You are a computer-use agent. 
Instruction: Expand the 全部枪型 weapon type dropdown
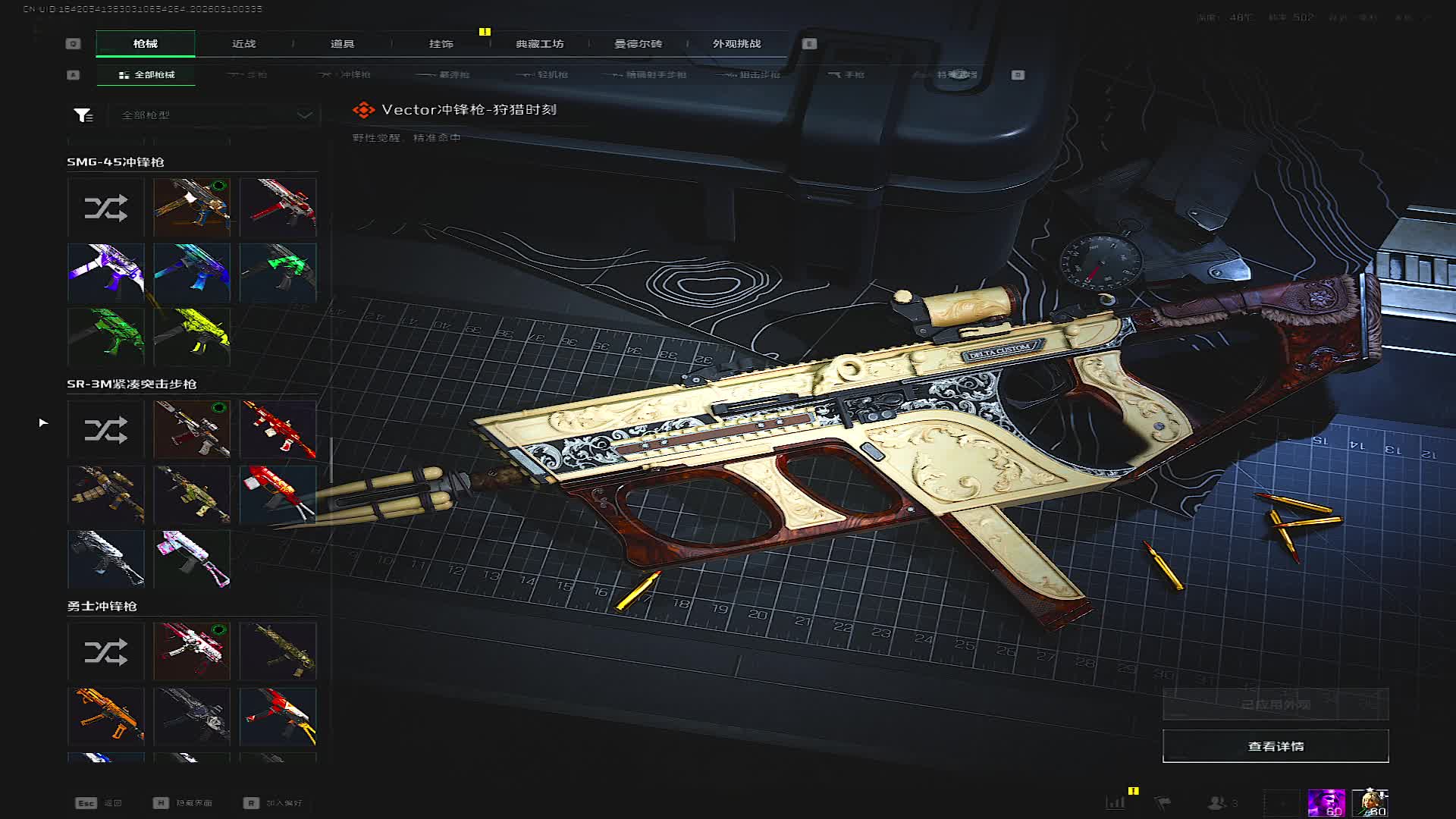pyautogui.click(x=218, y=115)
